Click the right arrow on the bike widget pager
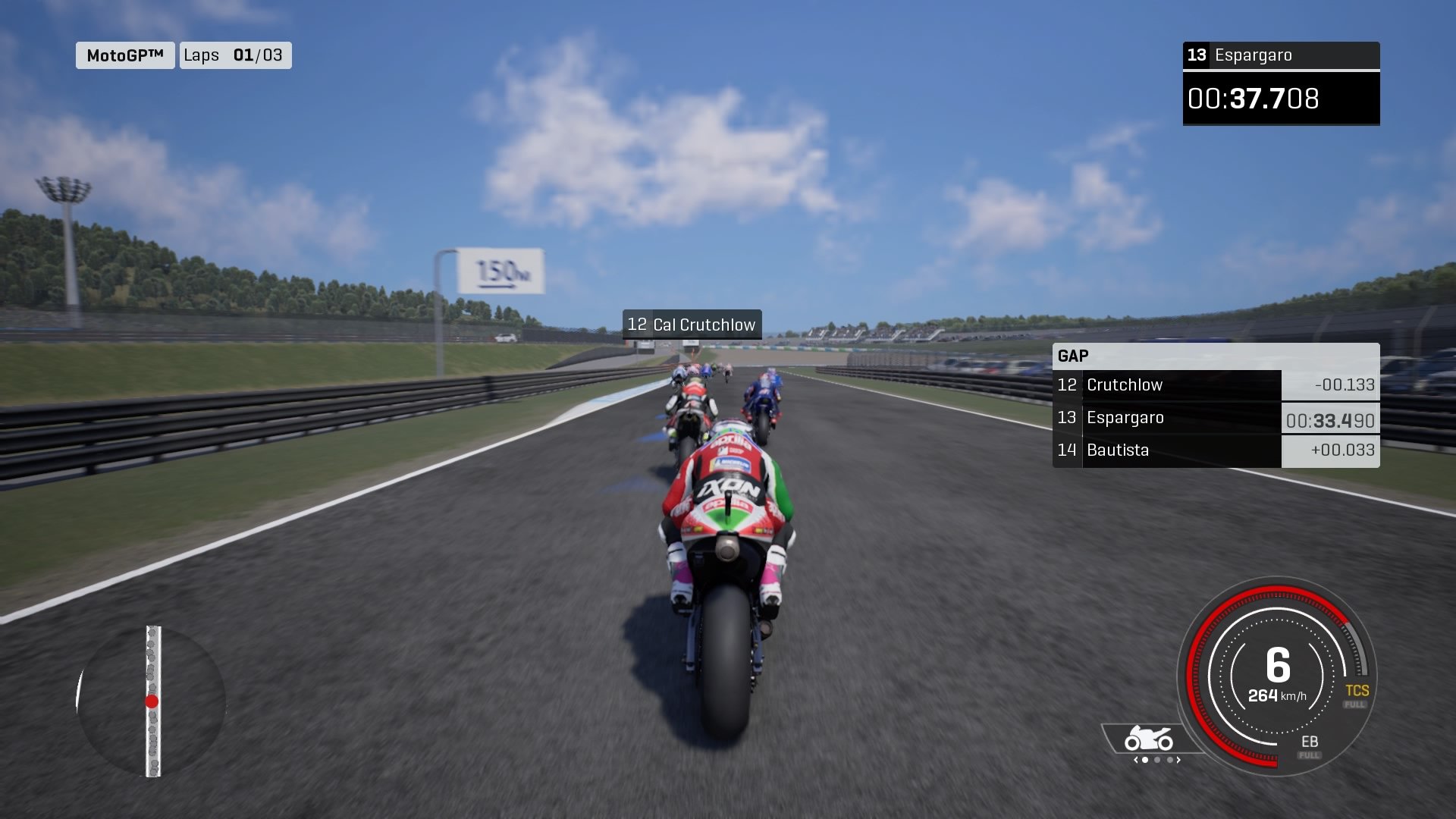The width and height of the screenshot is (1456, 819). [x=1178, y=760]
